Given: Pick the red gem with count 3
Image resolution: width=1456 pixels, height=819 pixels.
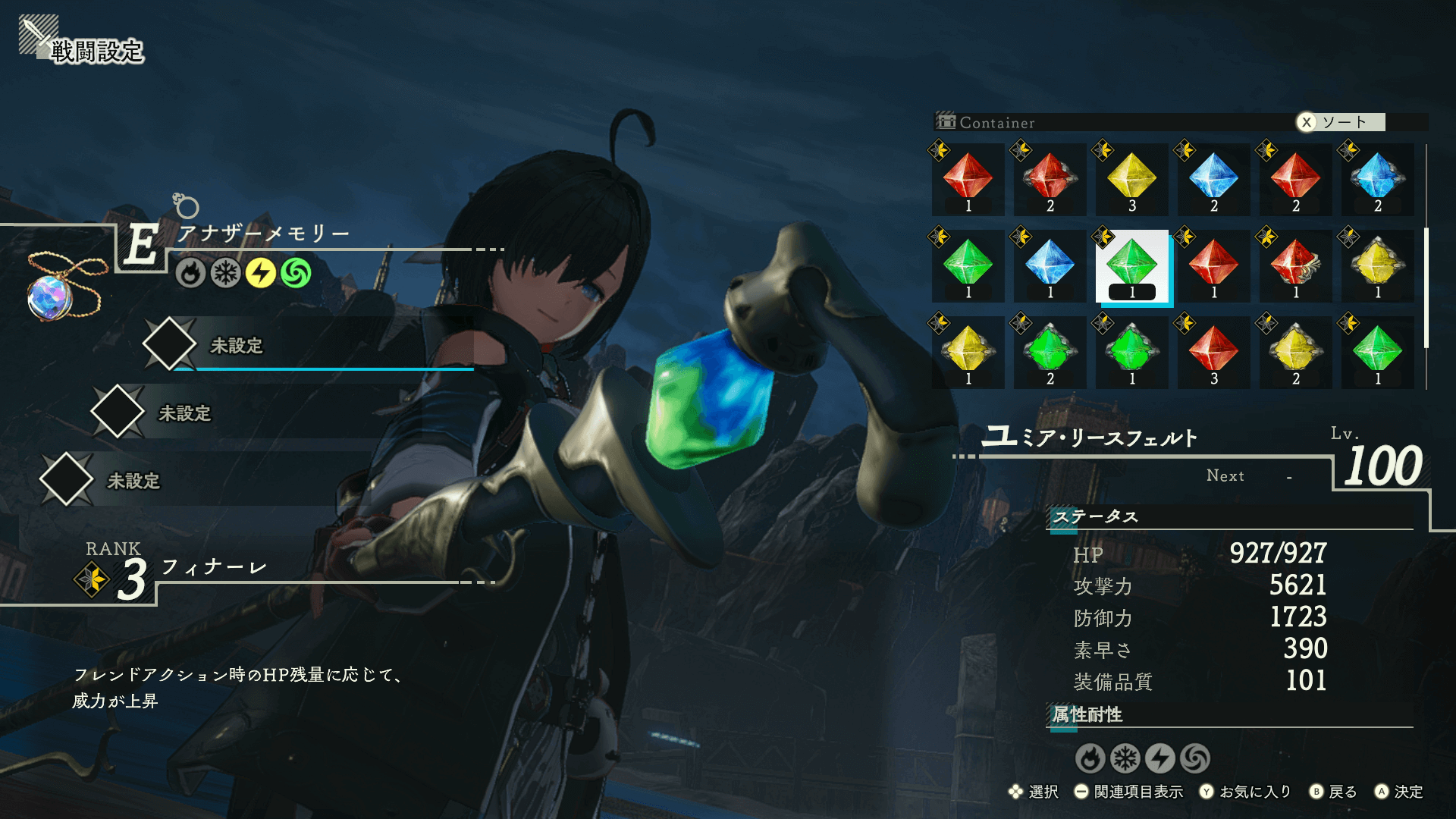Looking at the screenshot, I should (1213, 353).
